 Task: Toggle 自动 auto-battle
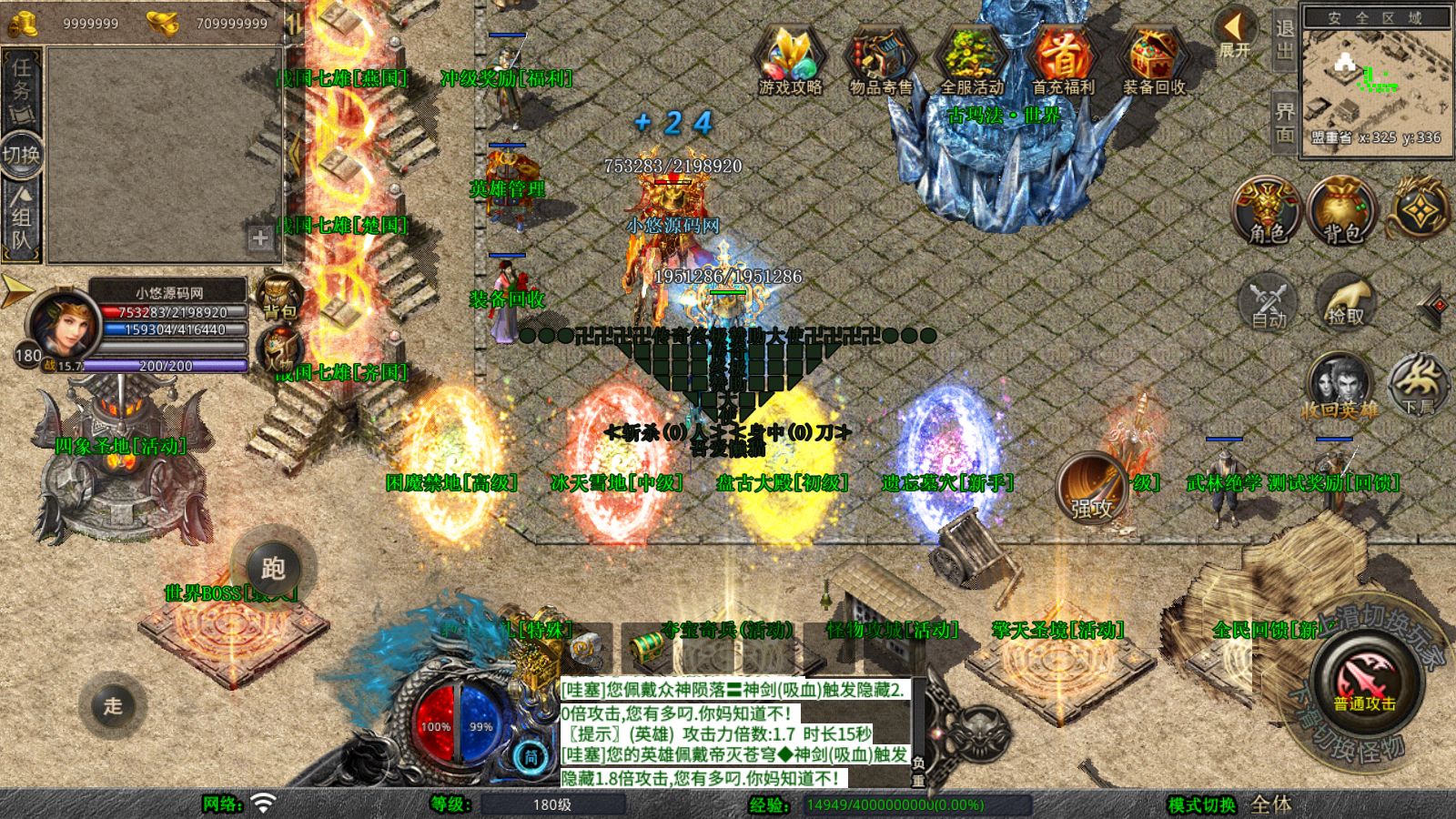(x=1269, y=302)
